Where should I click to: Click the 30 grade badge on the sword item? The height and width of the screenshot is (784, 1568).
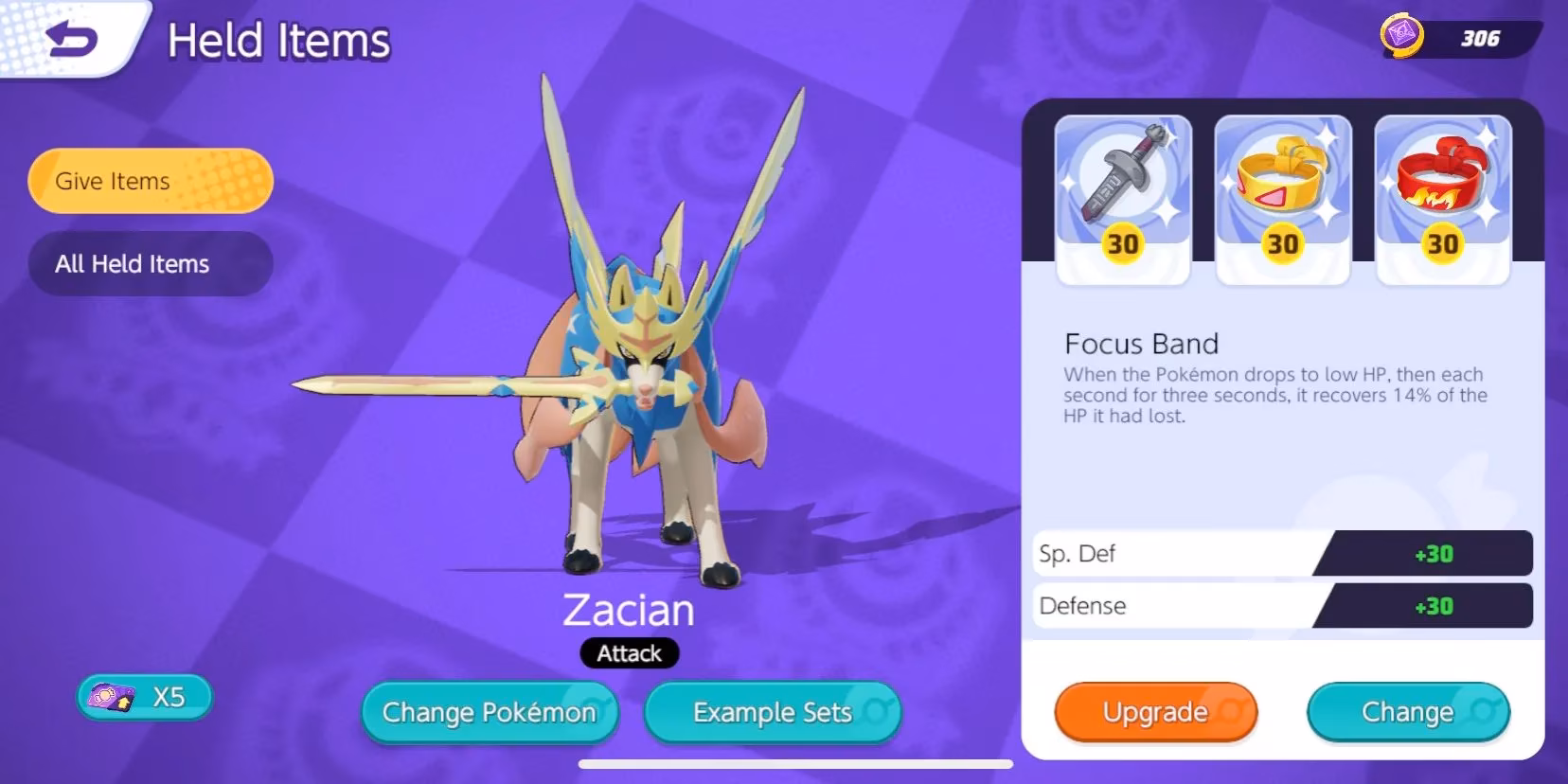click(1122, 244)
